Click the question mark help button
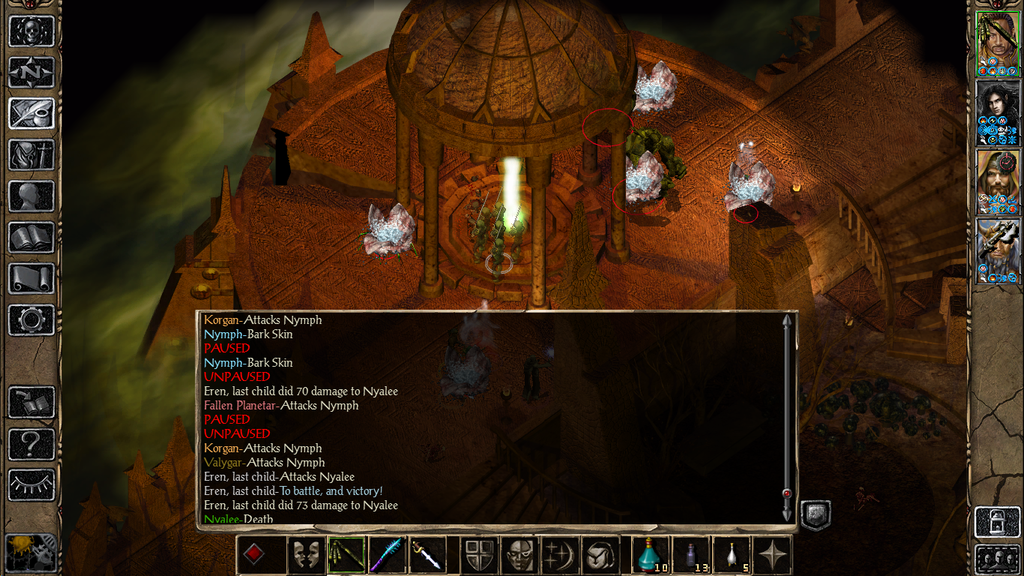 tap(31, 444)
